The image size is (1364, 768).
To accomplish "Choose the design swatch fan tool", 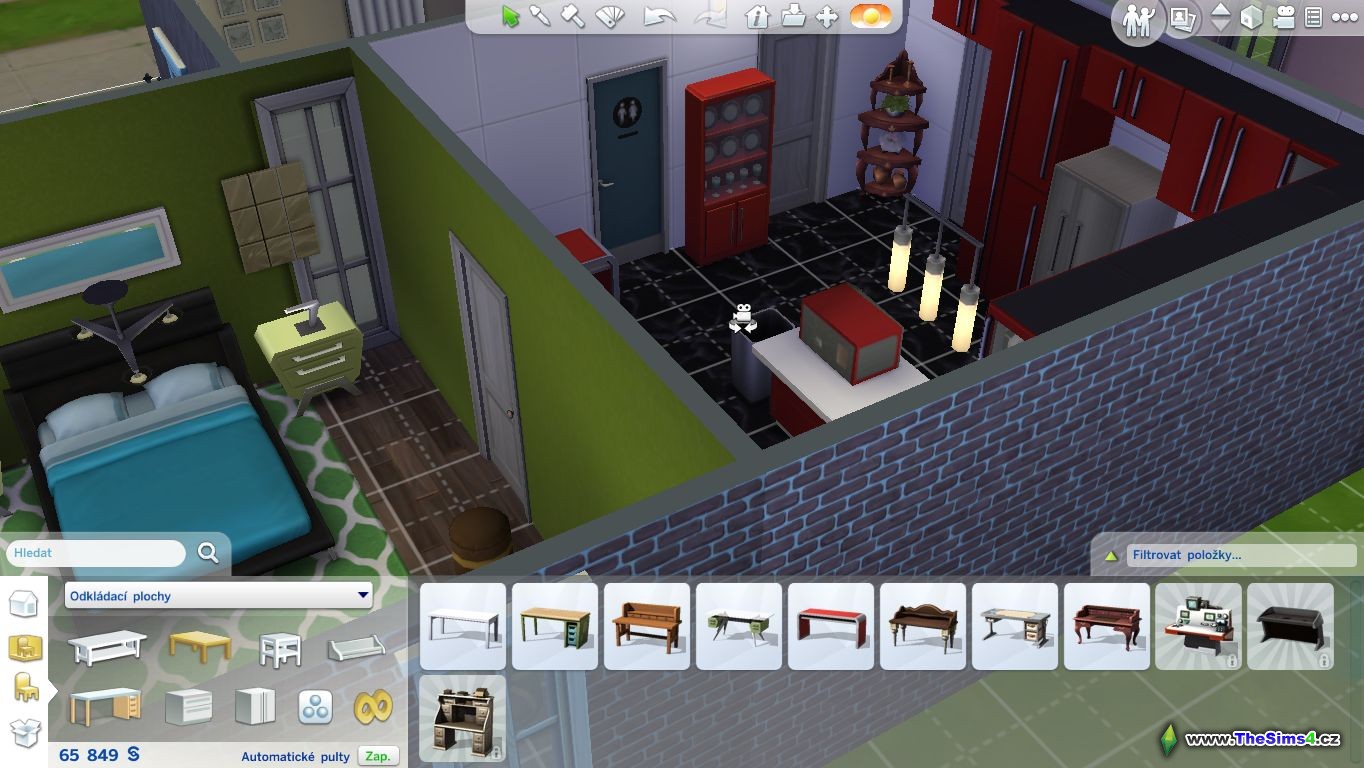I will click(609, 17).
